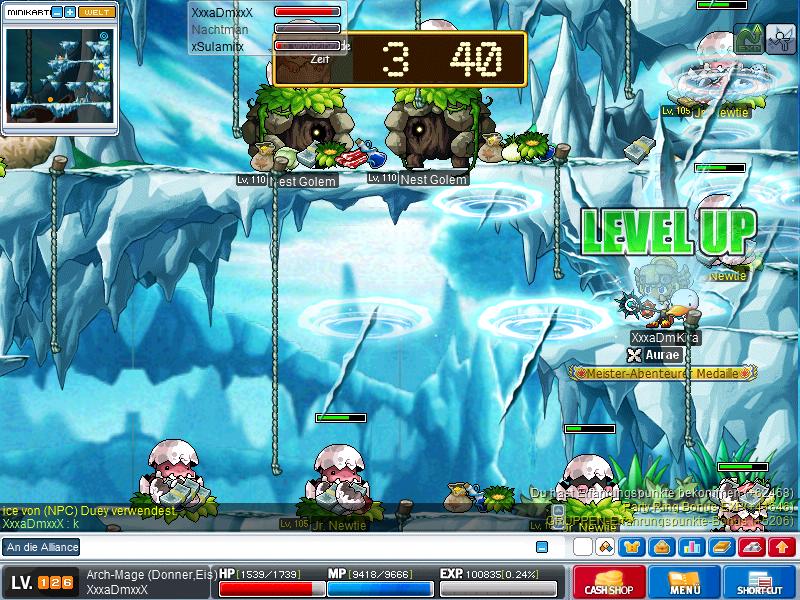Select party member xSulamitx in the list
800x600 pixels.
pyautogui.click(x=217, y=46)
